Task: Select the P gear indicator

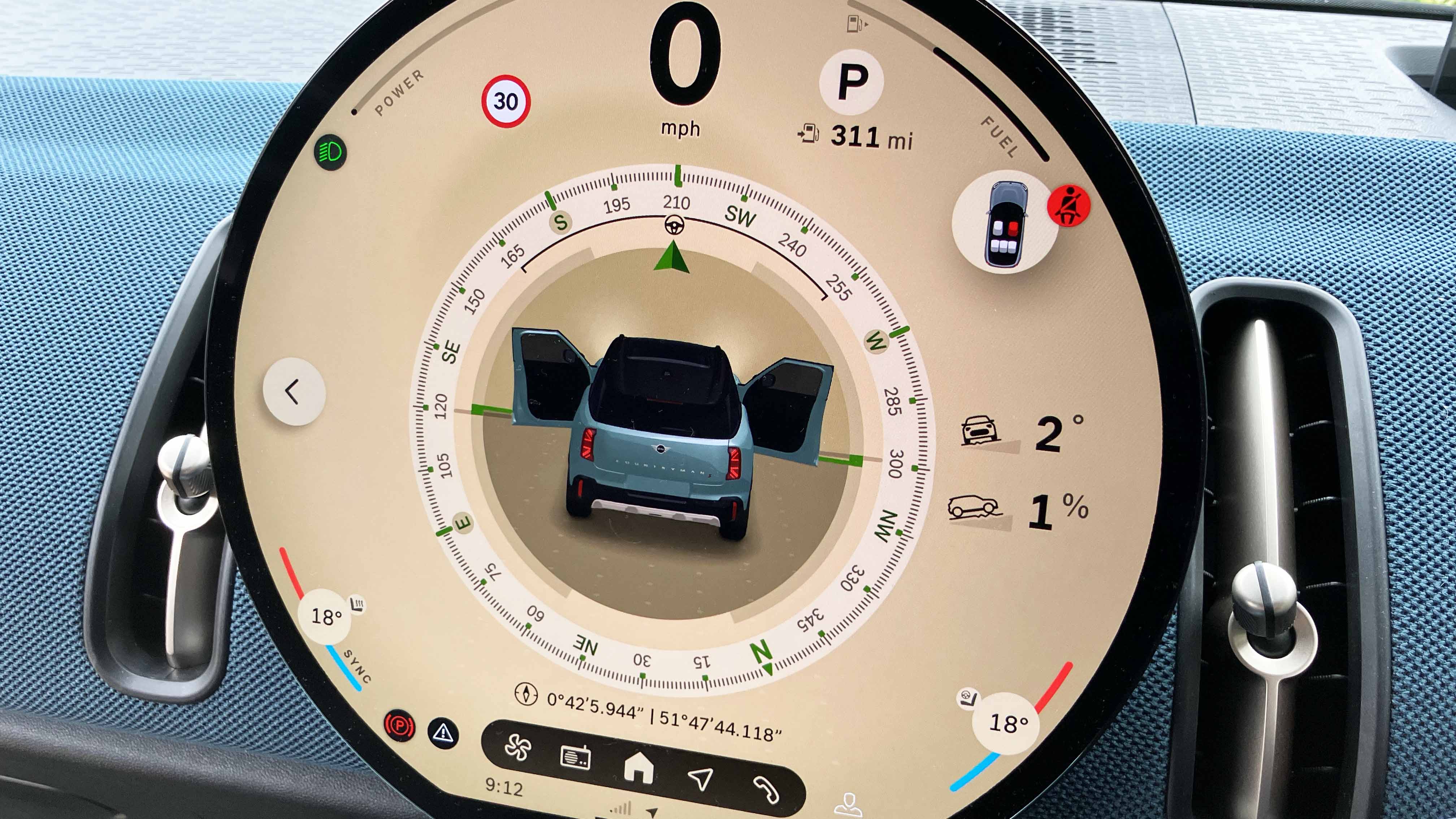Action: point(851,82)
